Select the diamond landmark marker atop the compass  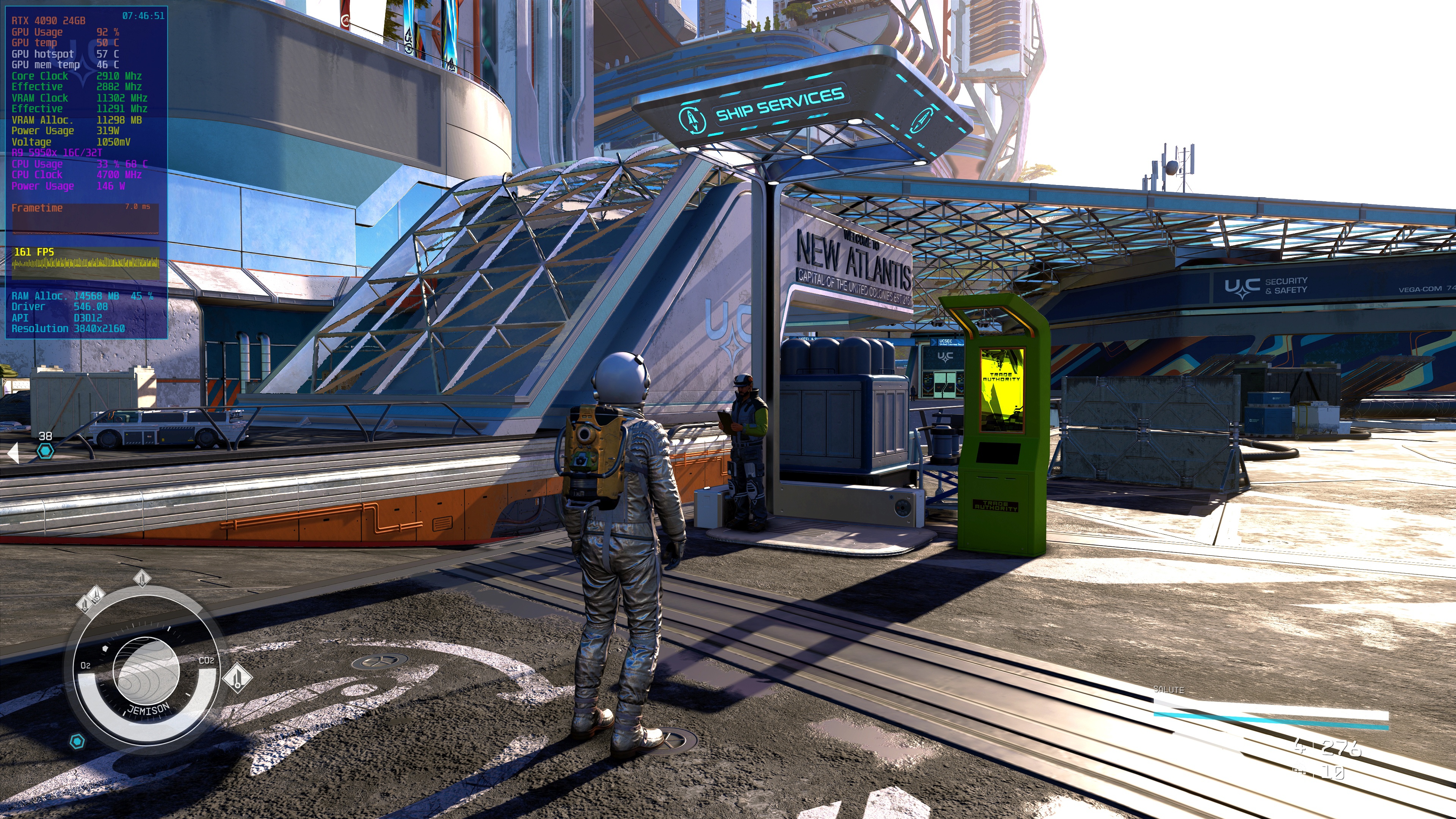142,578
